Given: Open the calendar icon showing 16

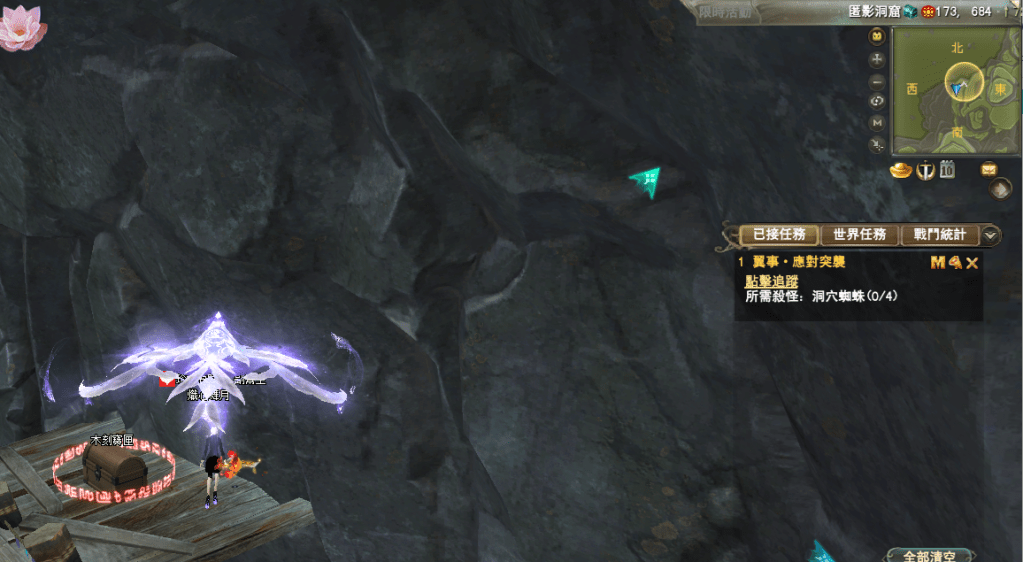Looking at the screenshot, I should [x=947, y=169].
